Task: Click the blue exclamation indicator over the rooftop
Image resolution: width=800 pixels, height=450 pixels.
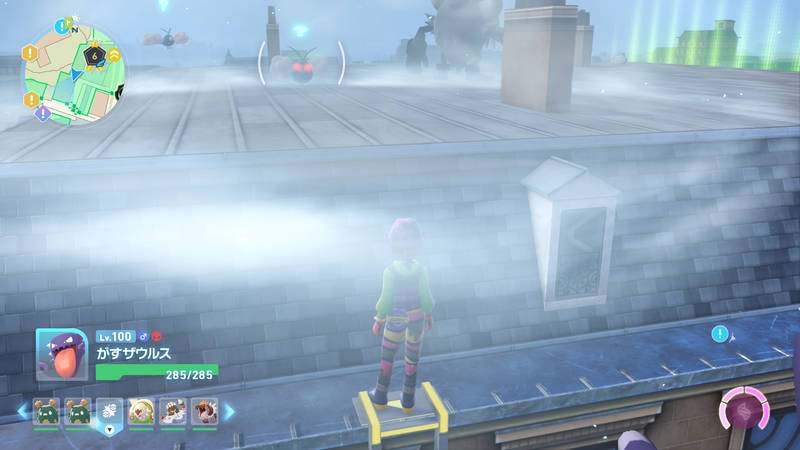Action: 720,333
